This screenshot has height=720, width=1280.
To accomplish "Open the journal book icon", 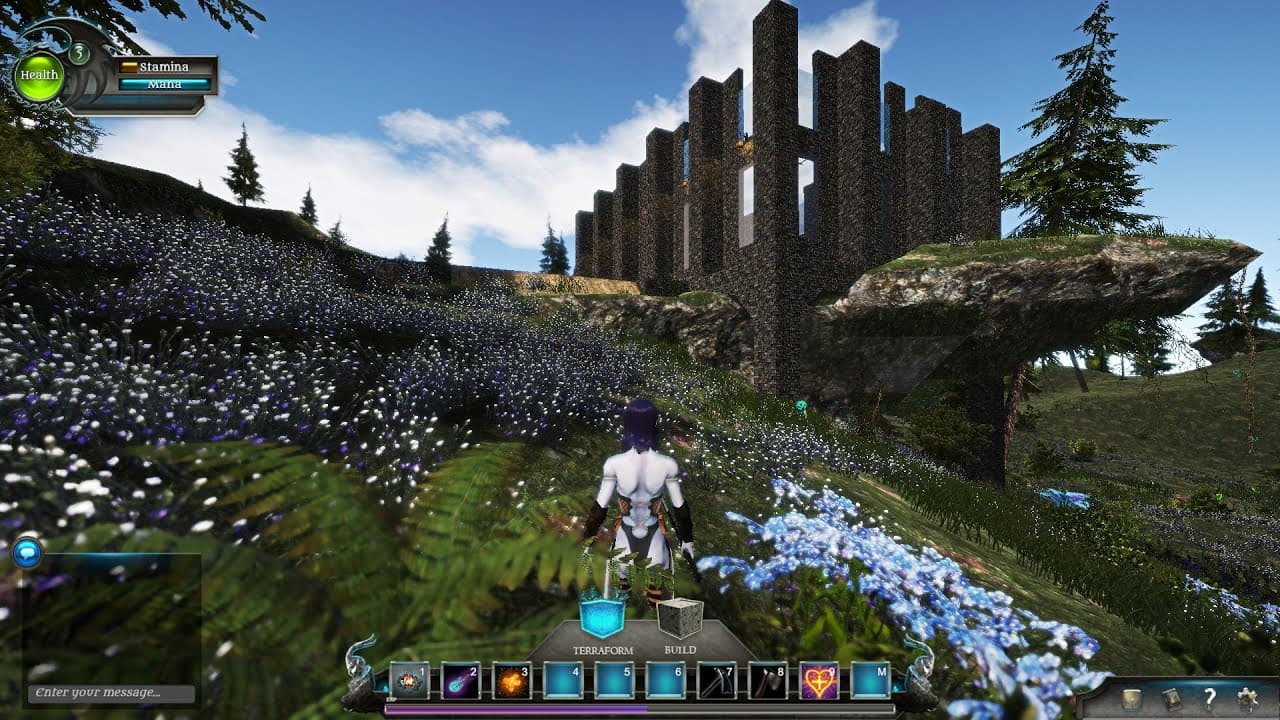I will [x=1171, y=699].
